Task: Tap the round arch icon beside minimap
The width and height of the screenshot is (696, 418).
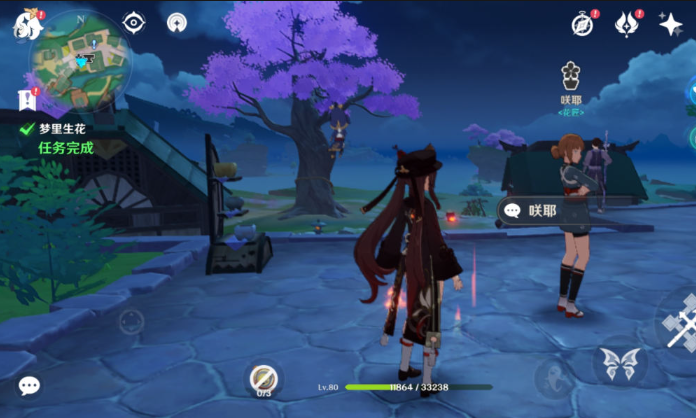Action: (177, 22)
